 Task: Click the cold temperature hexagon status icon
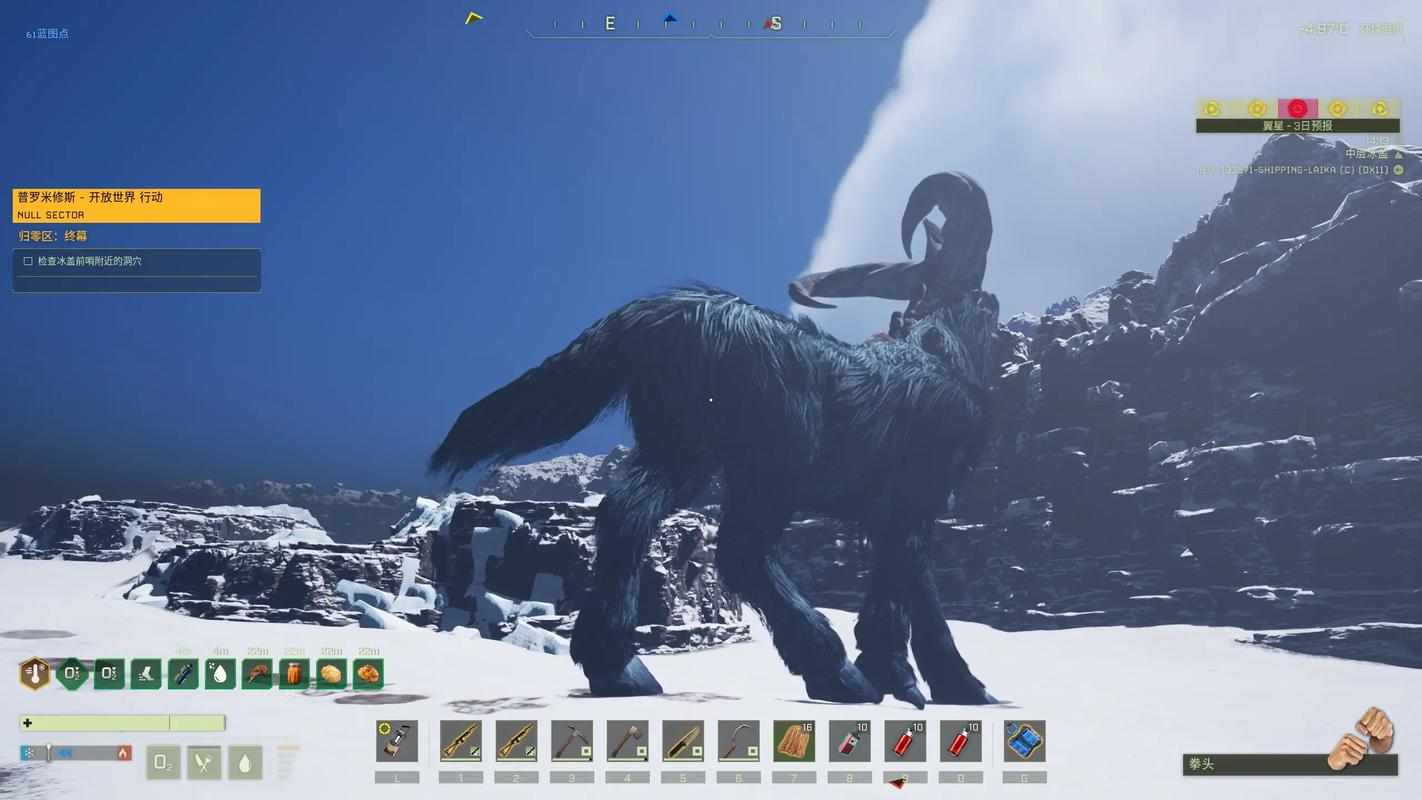pyautogui.click(x=35, y=673)
